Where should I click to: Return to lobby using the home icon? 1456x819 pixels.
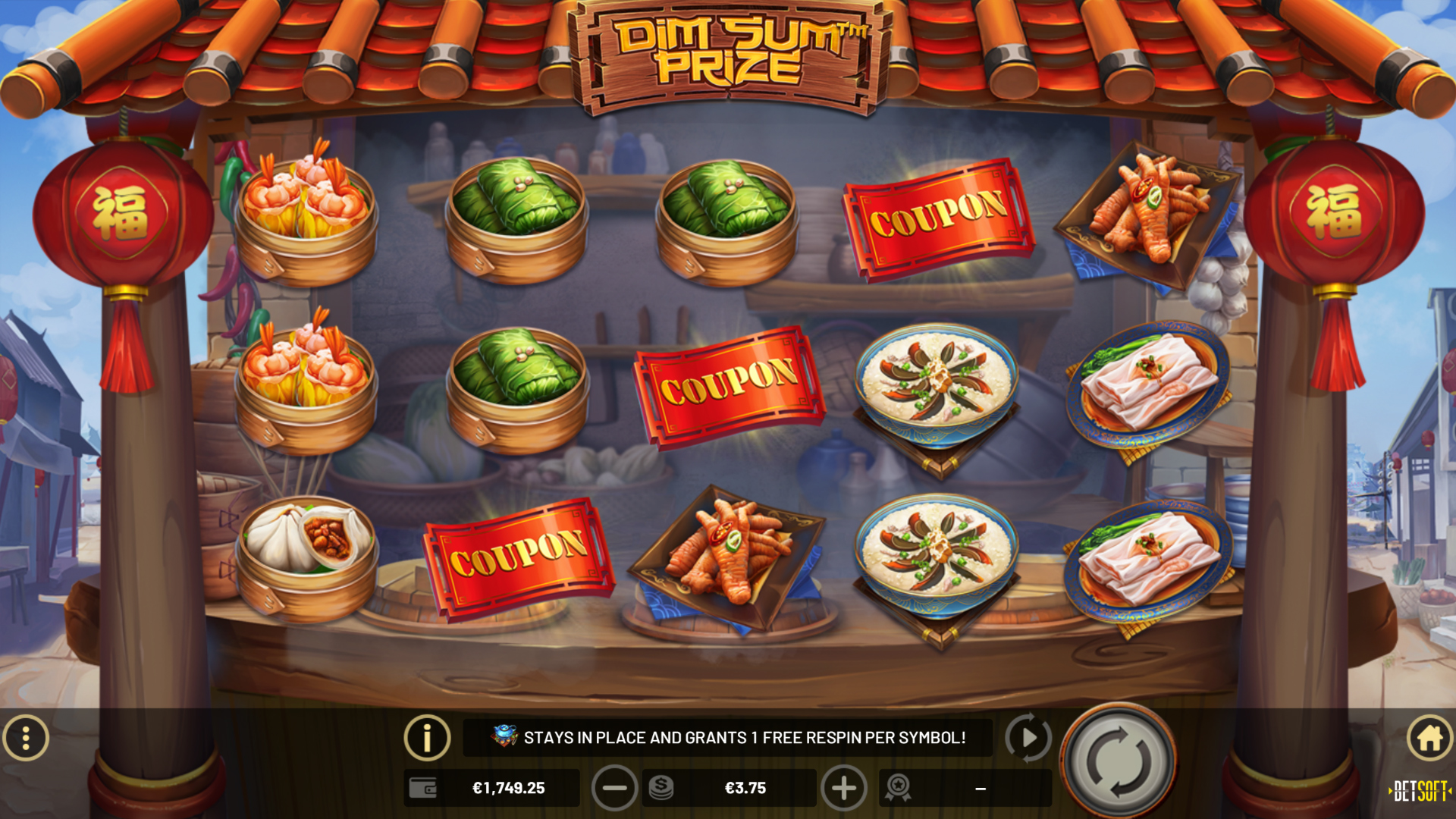[1428, 736]
